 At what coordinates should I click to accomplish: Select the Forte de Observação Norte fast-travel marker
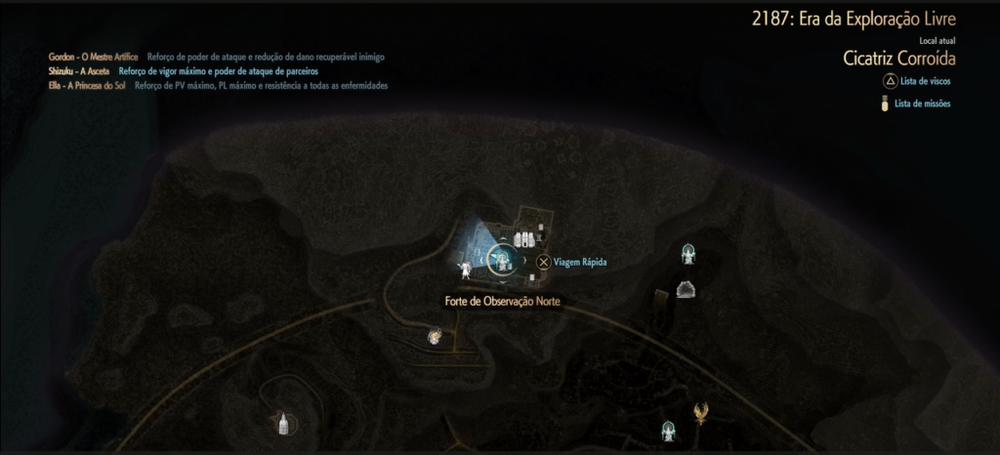(501, 260)
